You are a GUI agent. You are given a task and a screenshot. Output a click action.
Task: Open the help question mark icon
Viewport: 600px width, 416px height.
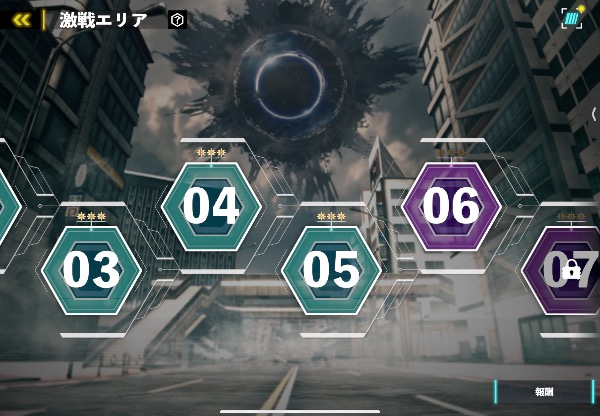(x=177, y=19)
